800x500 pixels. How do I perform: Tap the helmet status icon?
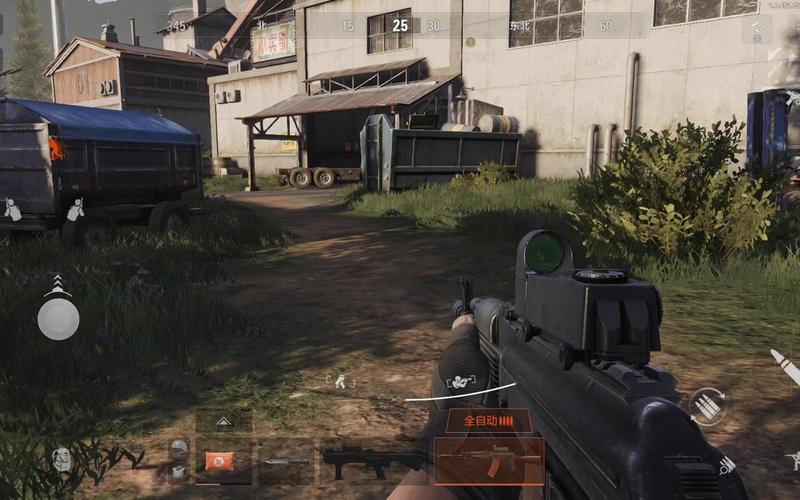(x=178, y=447)
